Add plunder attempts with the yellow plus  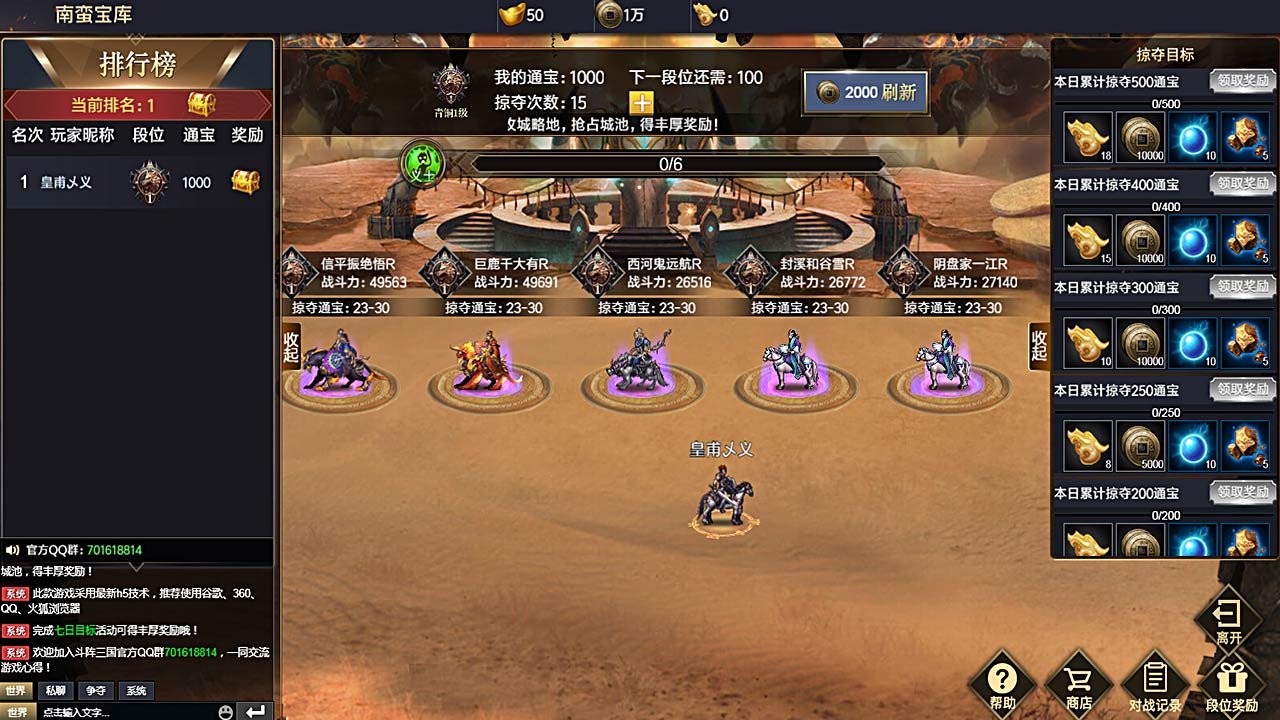(x=641, y=103)
